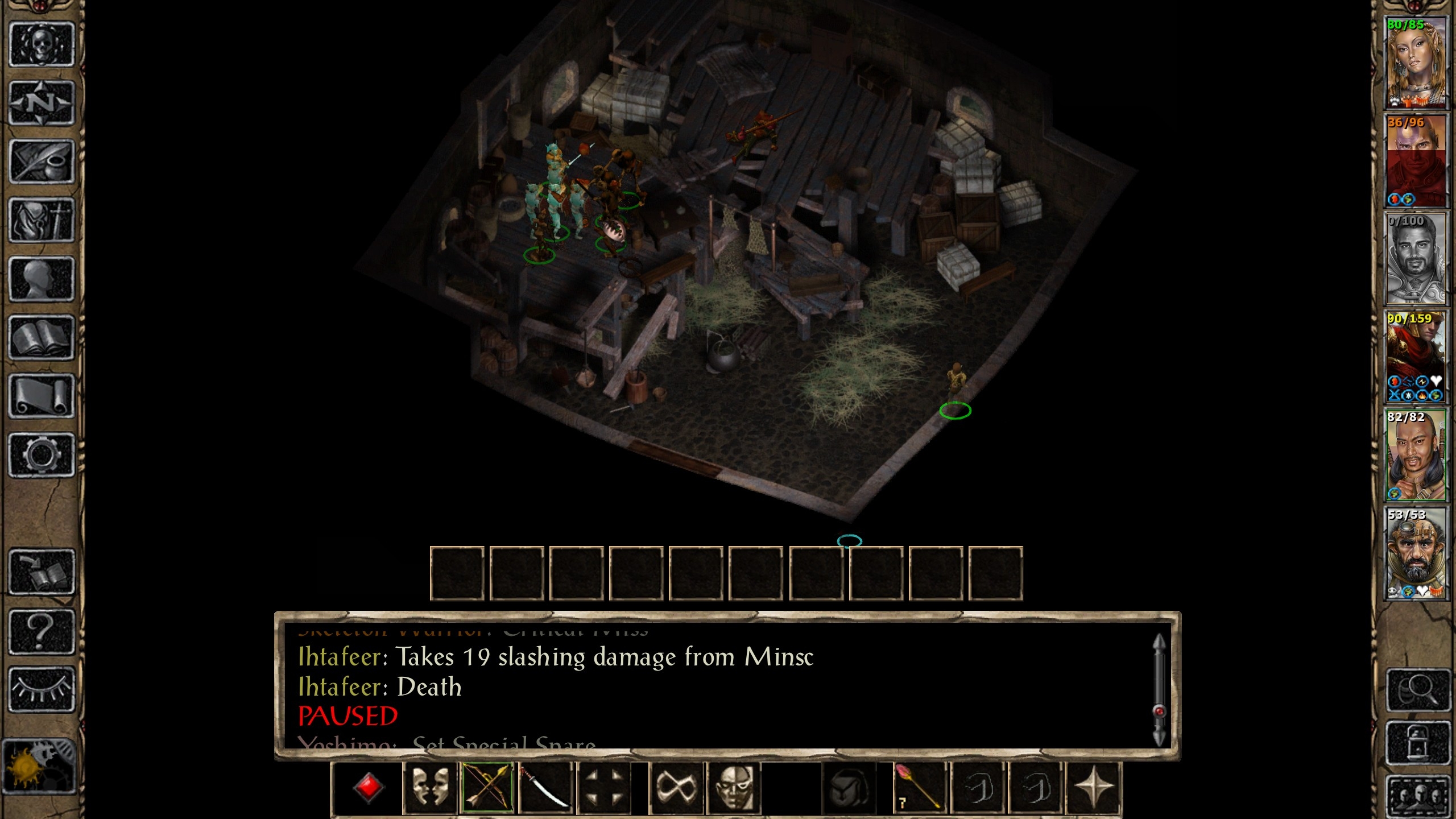Screen dimensions: 1456x819
Task: Open the mage spellbook from the sidebar
Action: point(42,338)
